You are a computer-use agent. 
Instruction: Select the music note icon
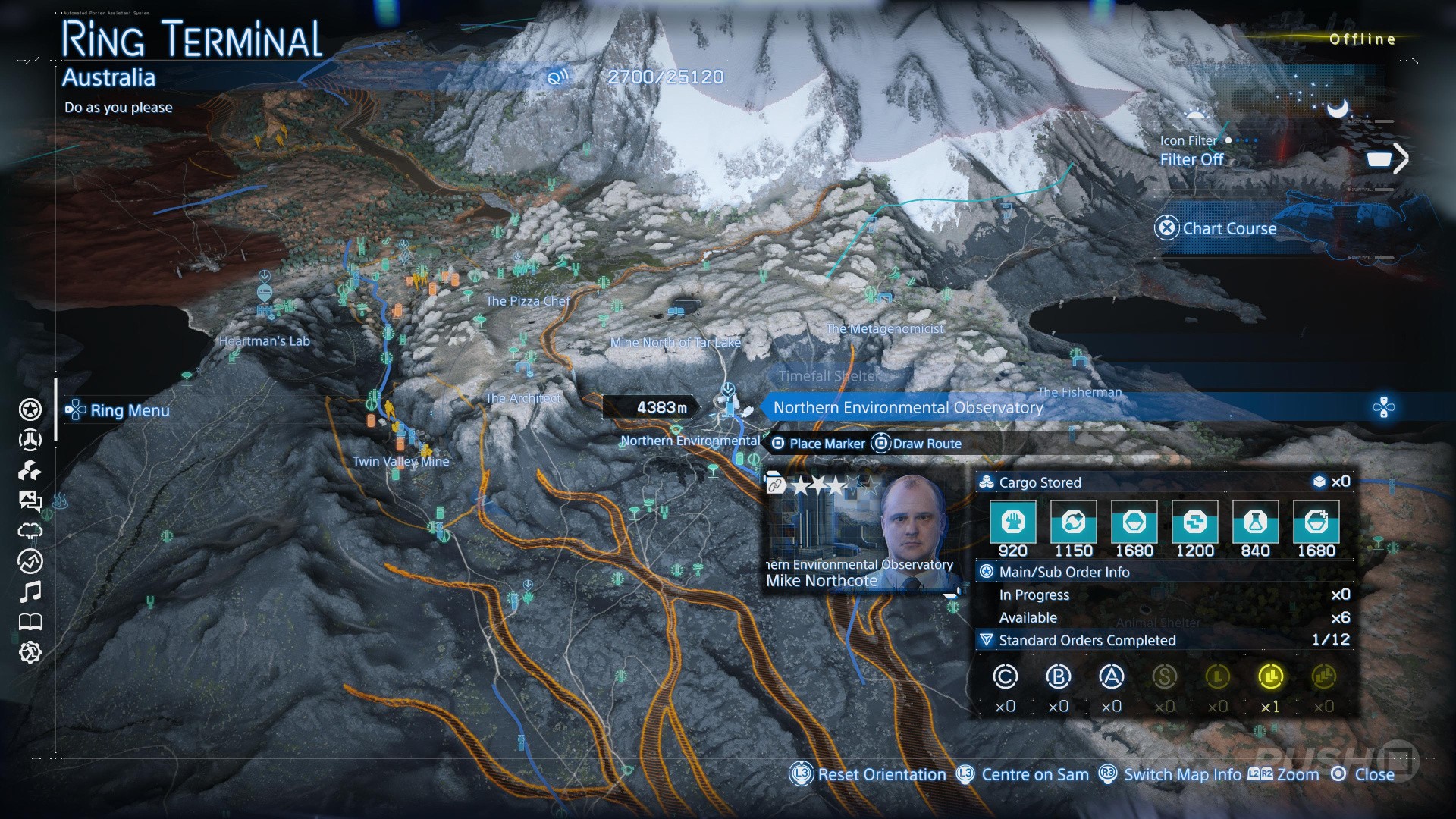[30, 591]
